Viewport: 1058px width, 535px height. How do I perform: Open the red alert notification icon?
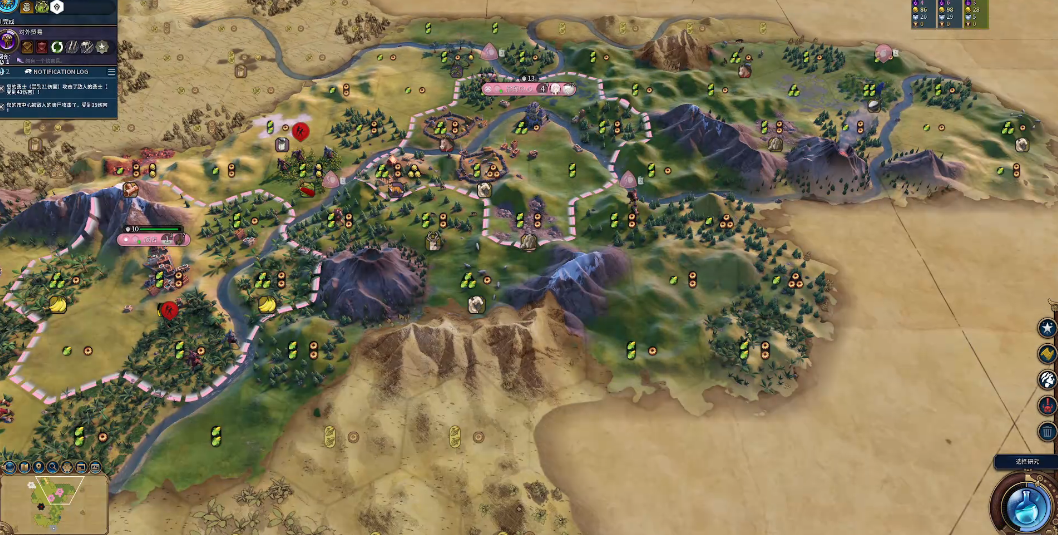pos(1047,406)
